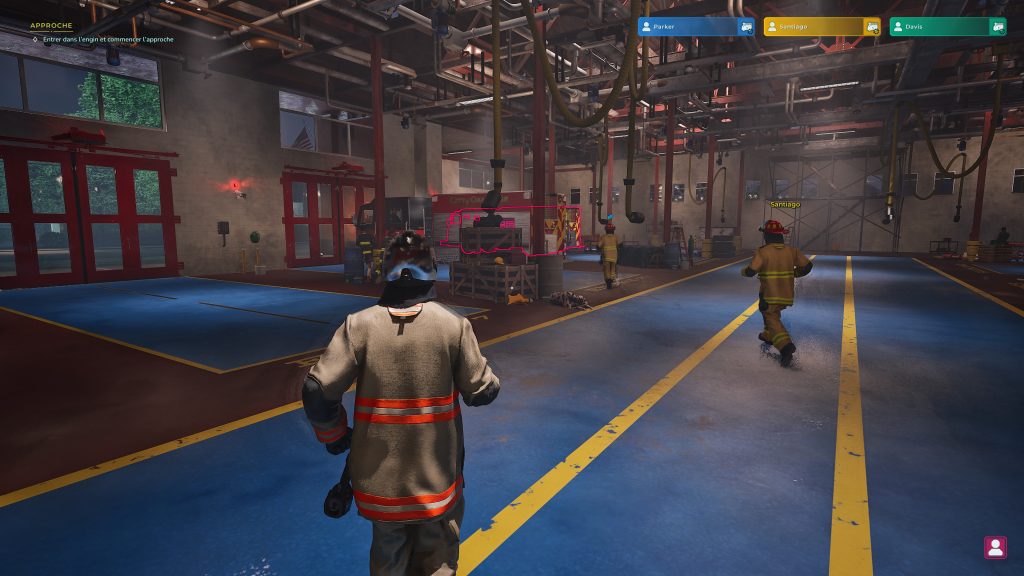The height and width of the screenshot is (576, 1024).
Task: Click the fire truck icon on Parker's panel
Action: [x=746, y=27]
